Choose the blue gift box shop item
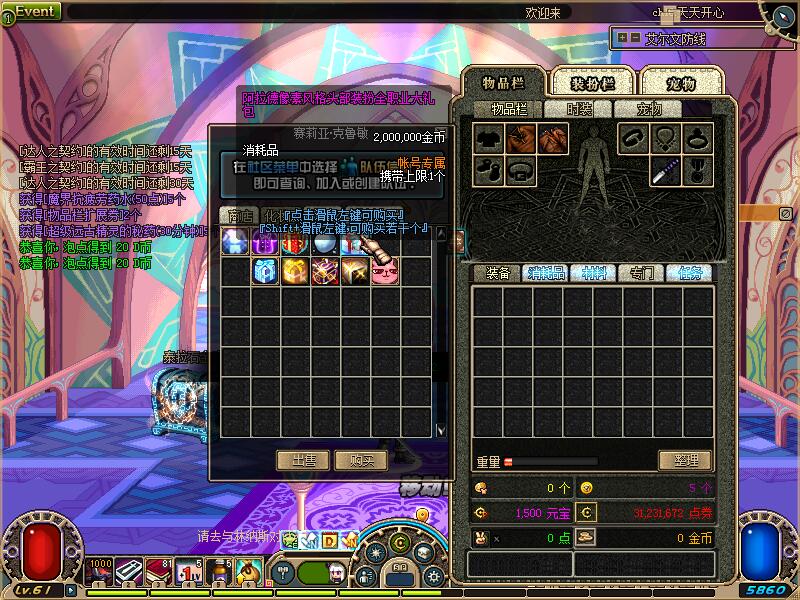This screenshot has height=600, width=800. [x=265, y=272]
